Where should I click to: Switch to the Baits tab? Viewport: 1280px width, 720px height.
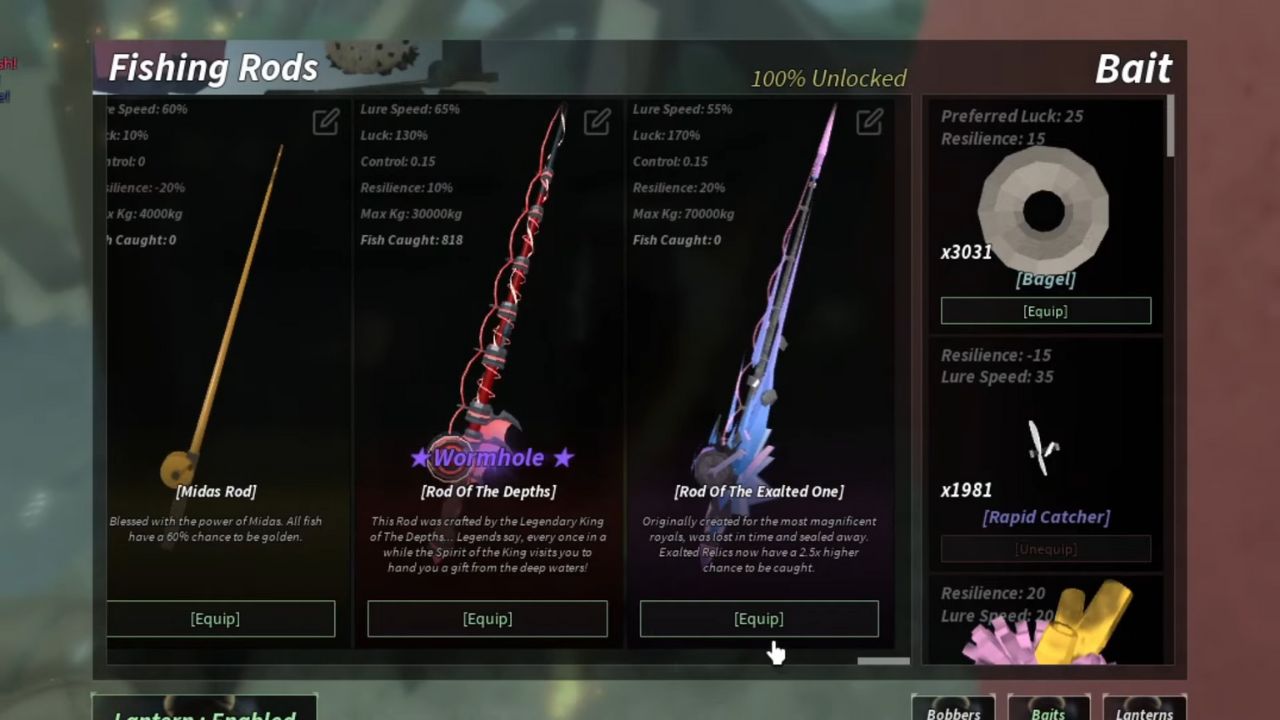(1049, 710)
